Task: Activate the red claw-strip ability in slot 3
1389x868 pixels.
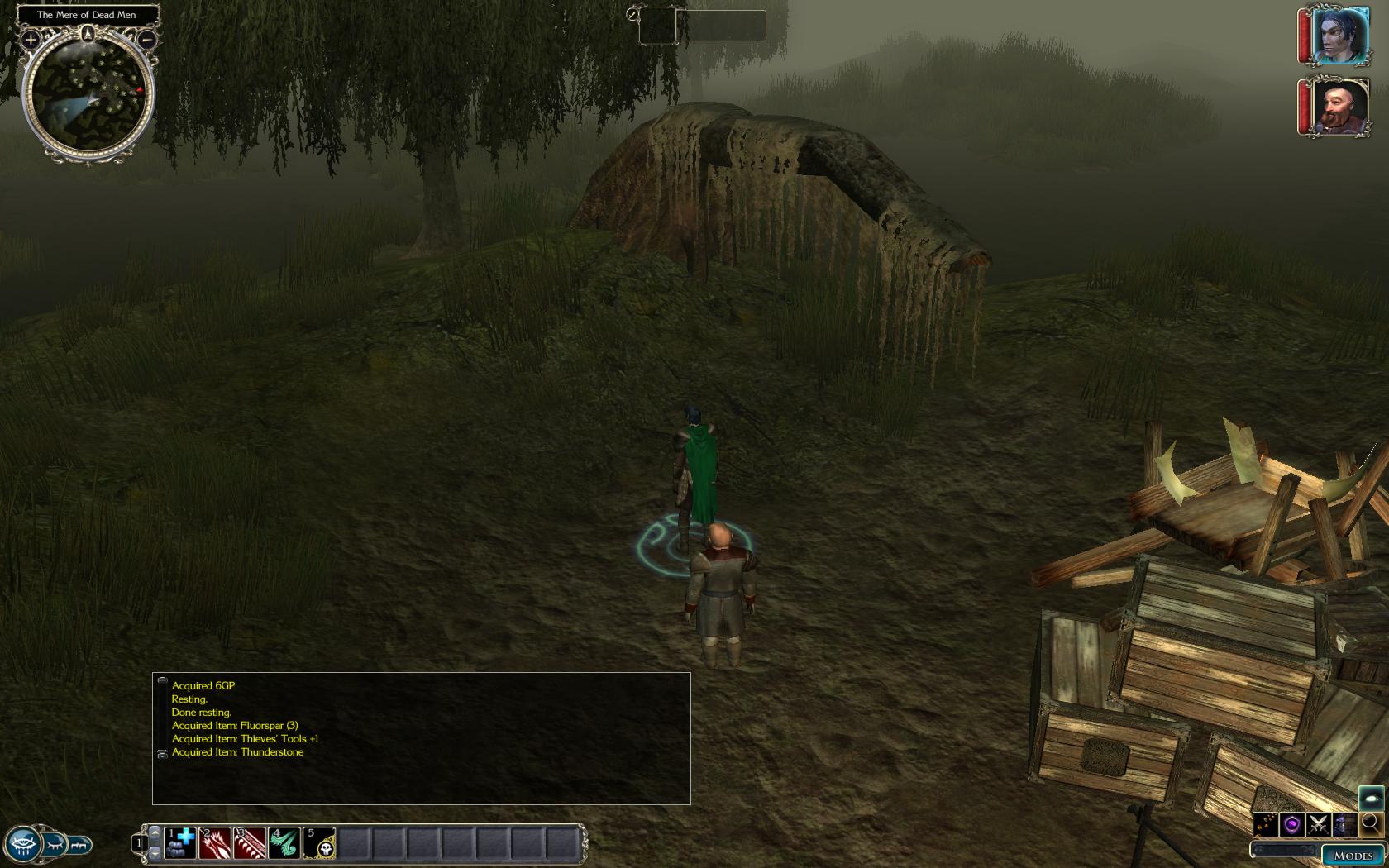Action: point(250,844)
